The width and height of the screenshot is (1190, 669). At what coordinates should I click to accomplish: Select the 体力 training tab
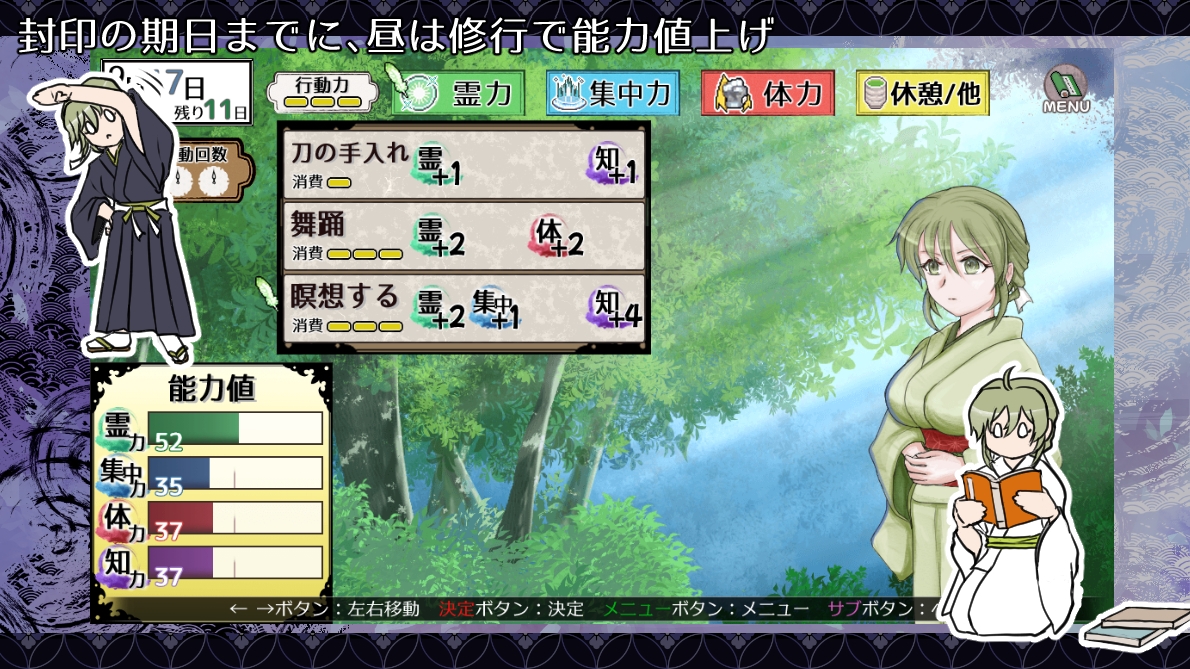click(768, 93)
